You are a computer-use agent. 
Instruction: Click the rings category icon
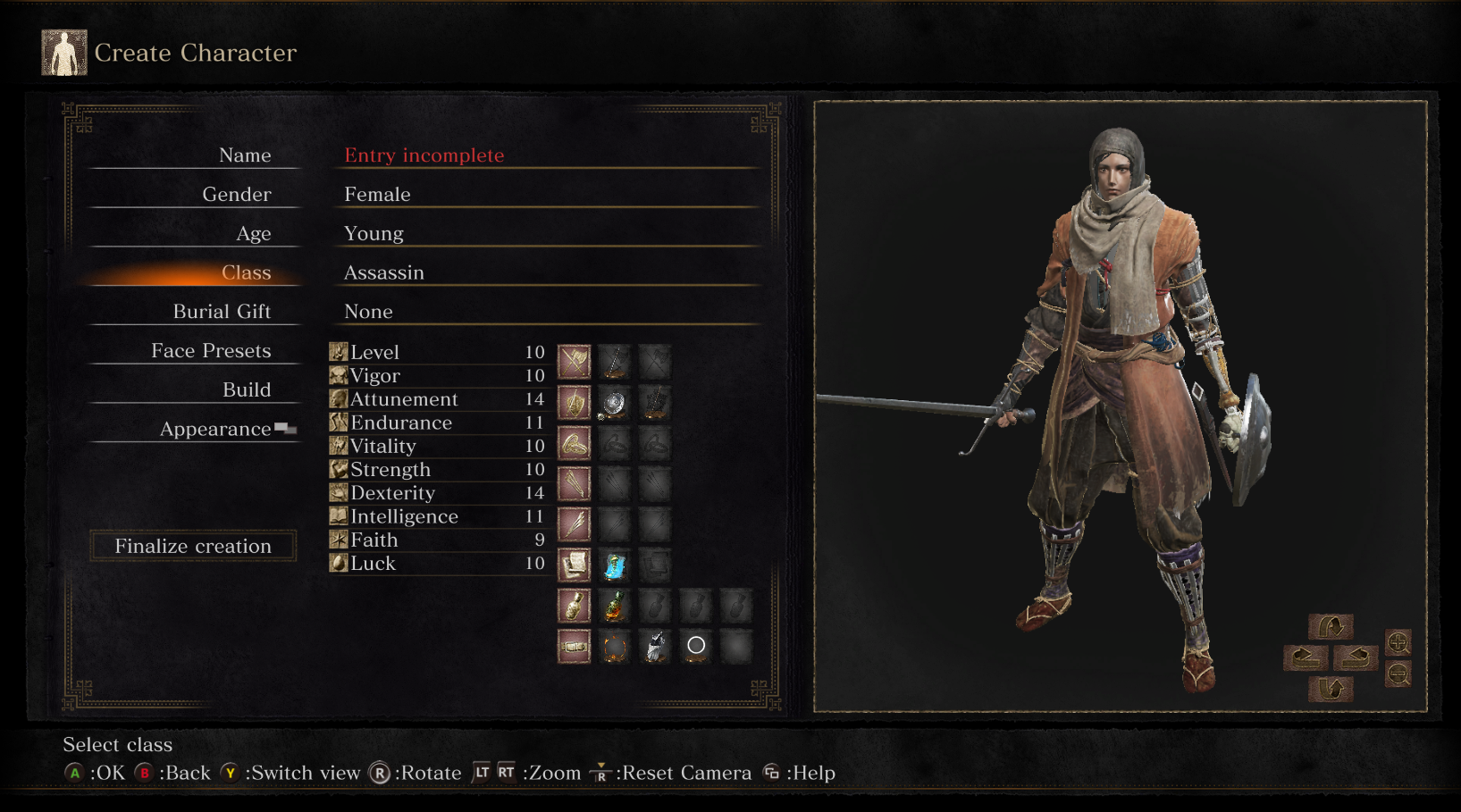pyautogui.click(x=574, y=444)
